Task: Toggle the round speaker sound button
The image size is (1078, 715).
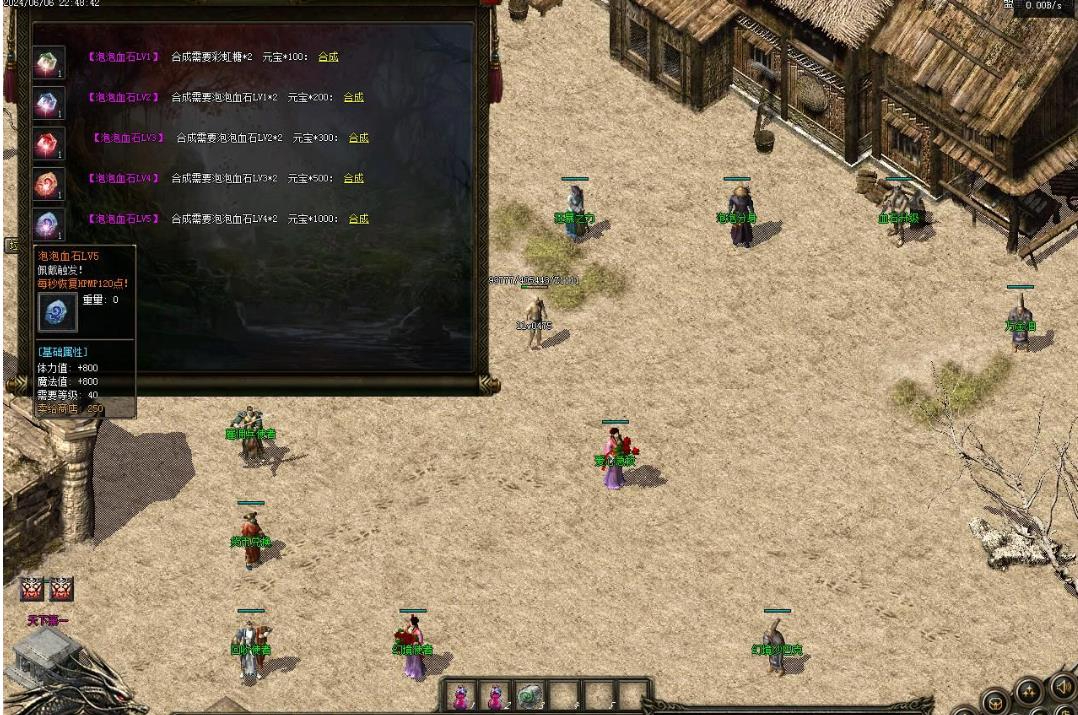Action: 1062,687
